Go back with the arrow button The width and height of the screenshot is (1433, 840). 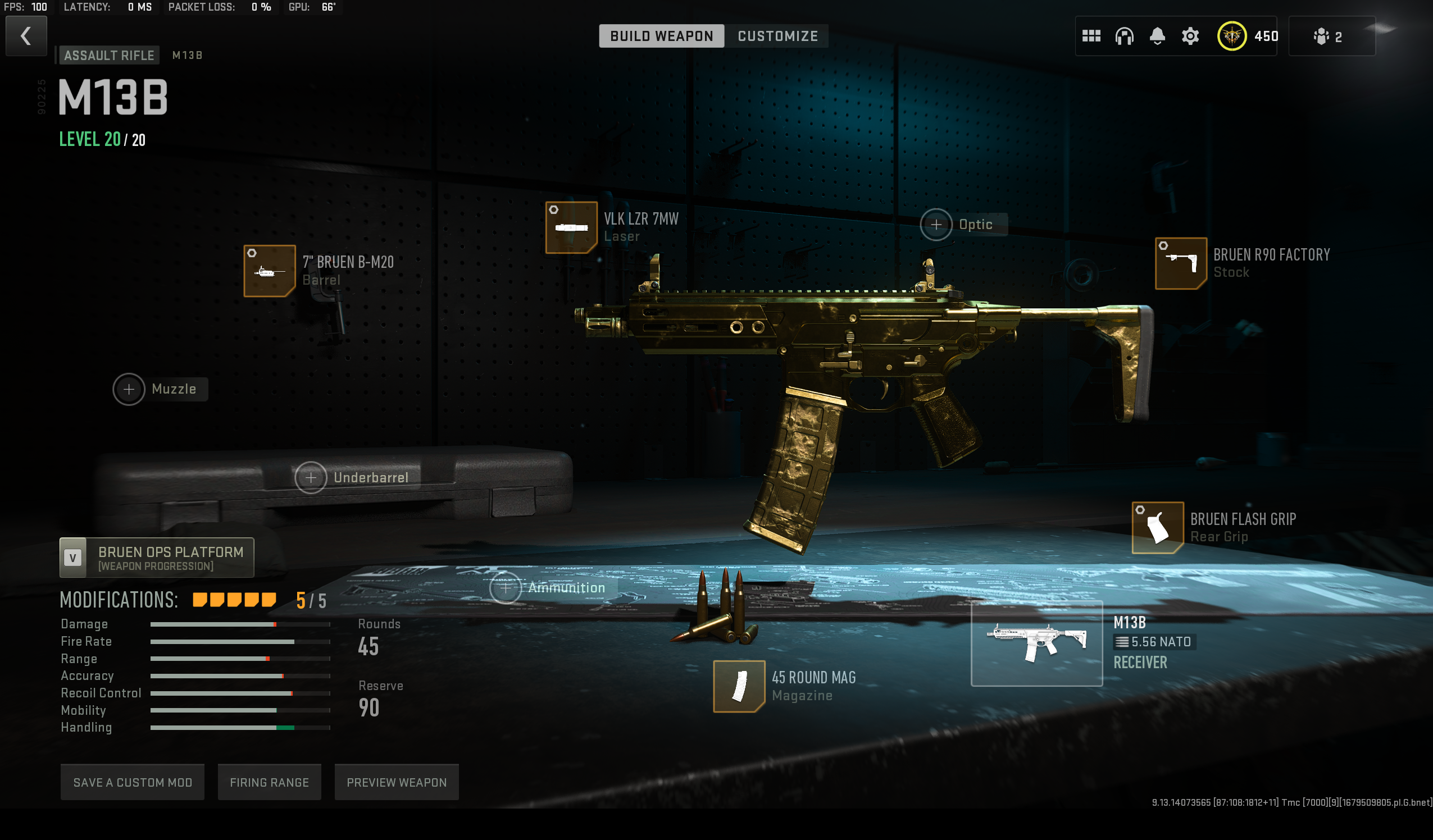[26, 36]
